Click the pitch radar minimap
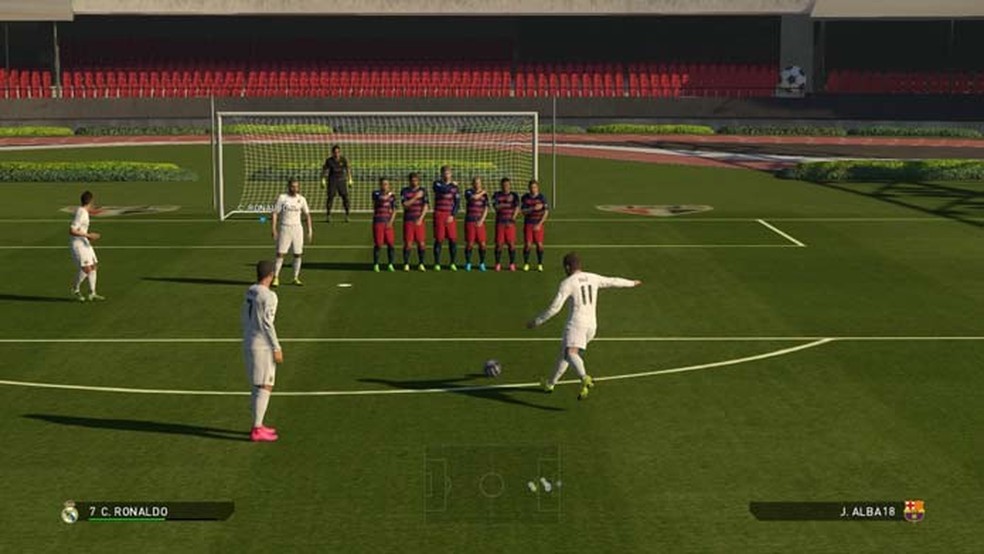The image size is (984, 554). coord(492,485)
